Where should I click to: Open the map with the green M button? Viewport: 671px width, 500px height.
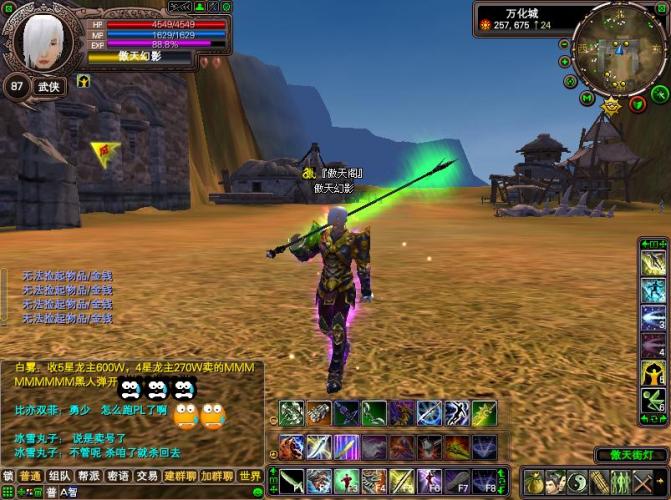point(587,98)
